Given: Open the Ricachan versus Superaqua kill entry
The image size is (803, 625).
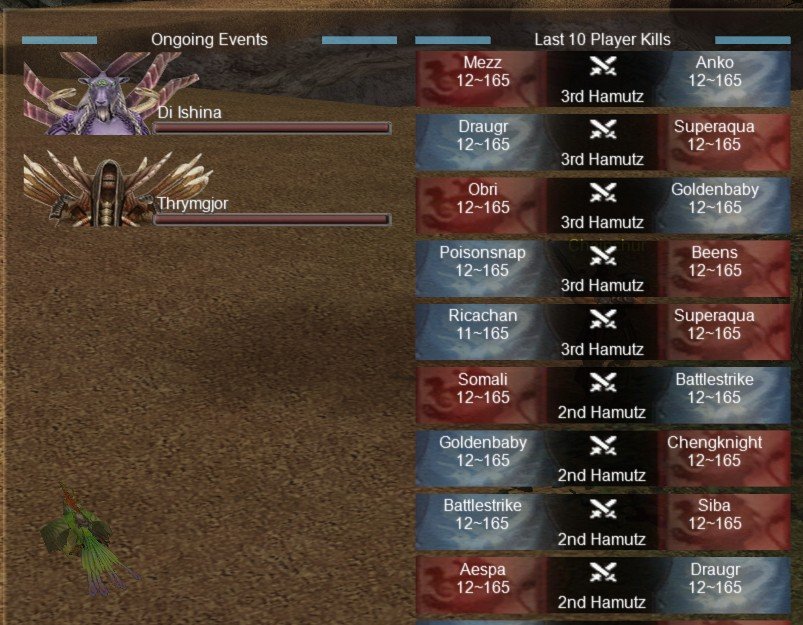Looking at the screenshot, I should click(x=602, y=333).
